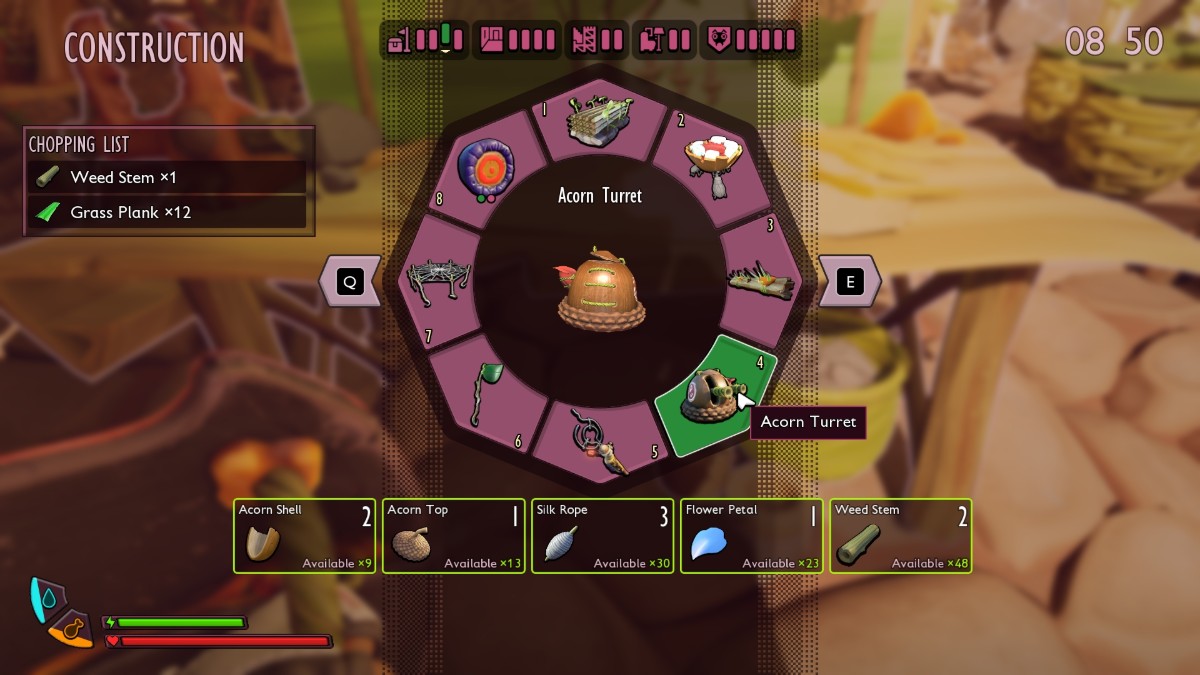This screenshot has height=675, width=1200.
Task: Select the bullseye target in slot 8
Action: click(x=485, y=166)
